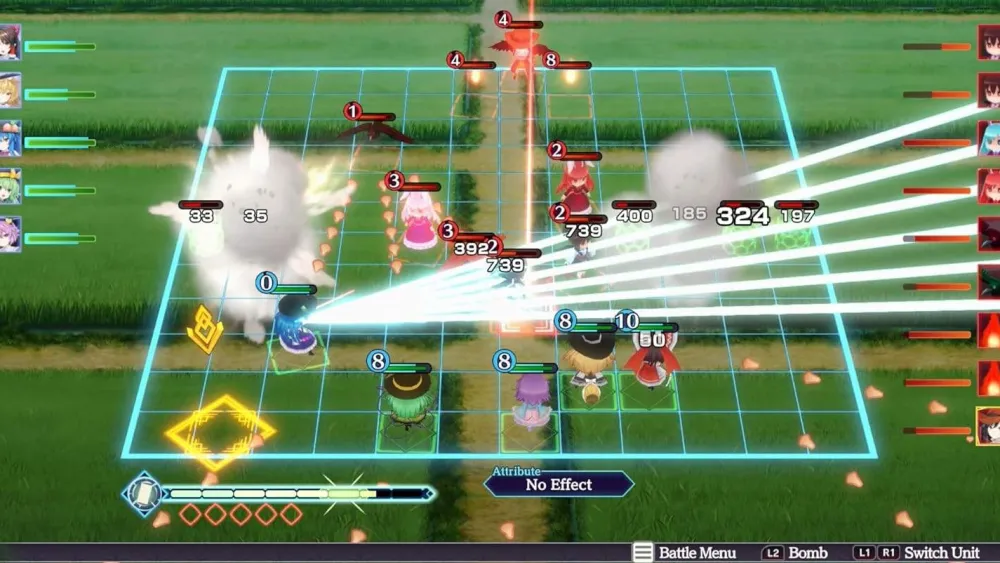The width and height of the screenshot is (1000, 563).
Task: Choose the dark green creature enemy portrait
Action: 989,282
